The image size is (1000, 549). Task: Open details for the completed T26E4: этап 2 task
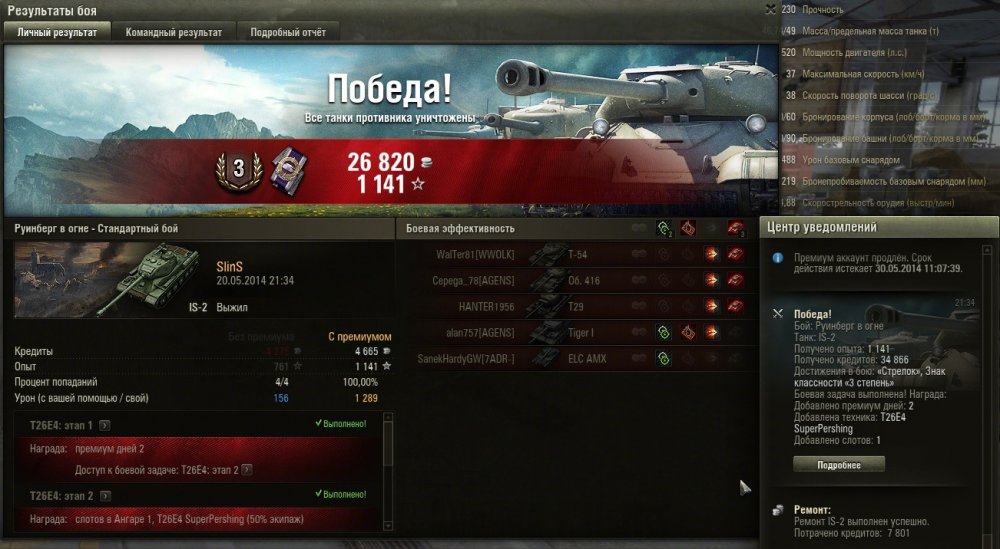click(105, 495)
